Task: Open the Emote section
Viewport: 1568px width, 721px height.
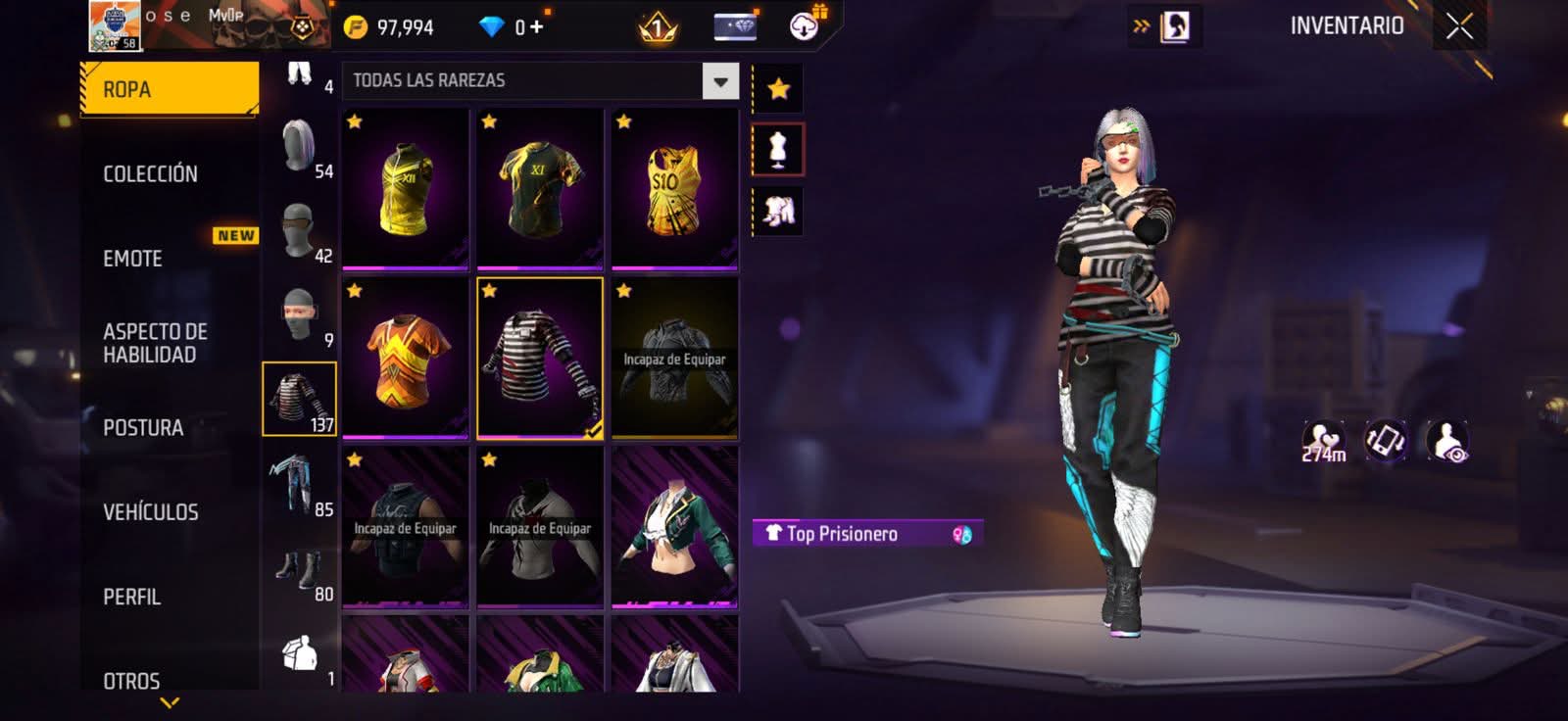Action: coord(133,259)
